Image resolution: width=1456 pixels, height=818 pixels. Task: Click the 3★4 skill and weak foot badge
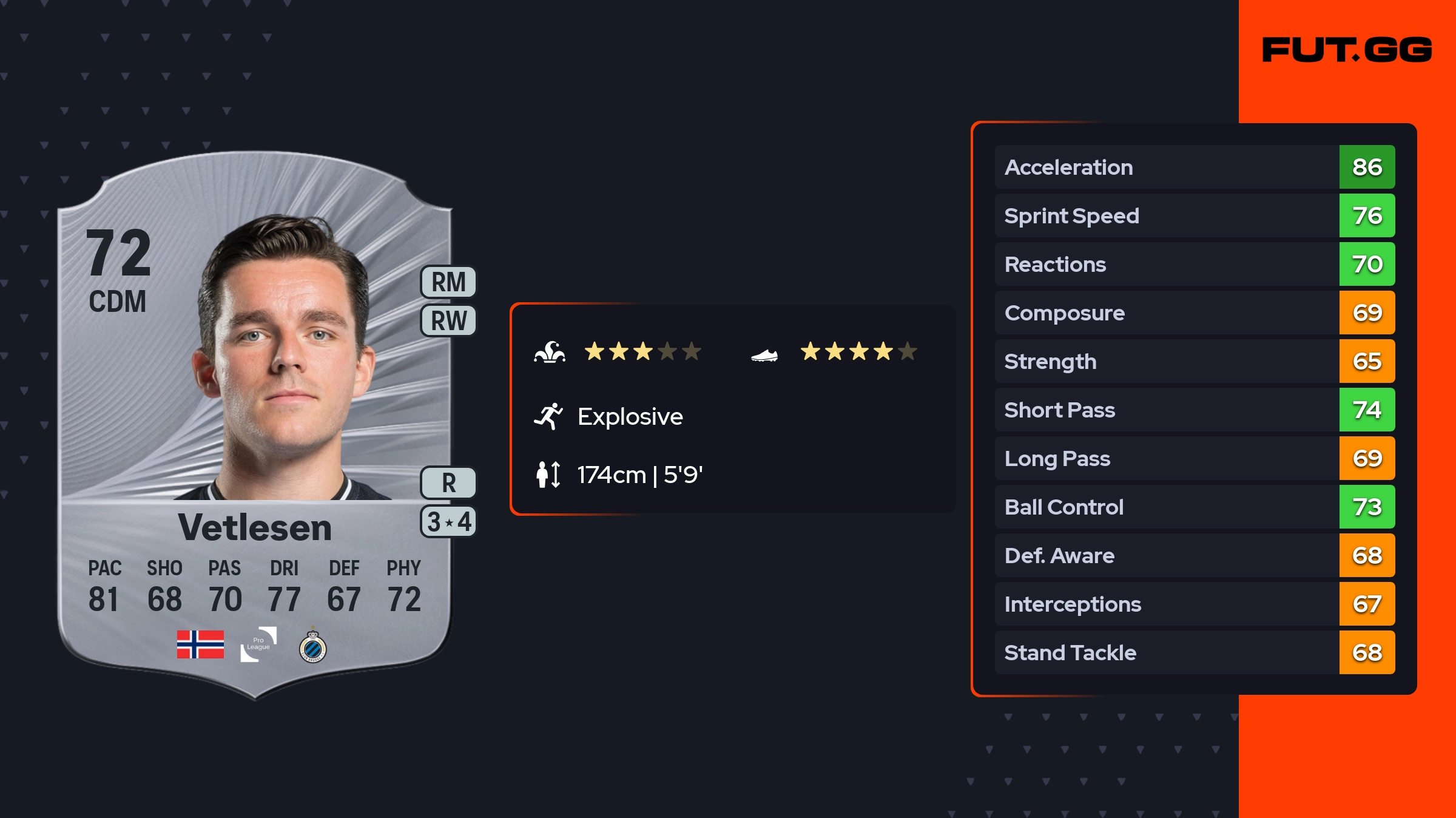tap(448, 522)
